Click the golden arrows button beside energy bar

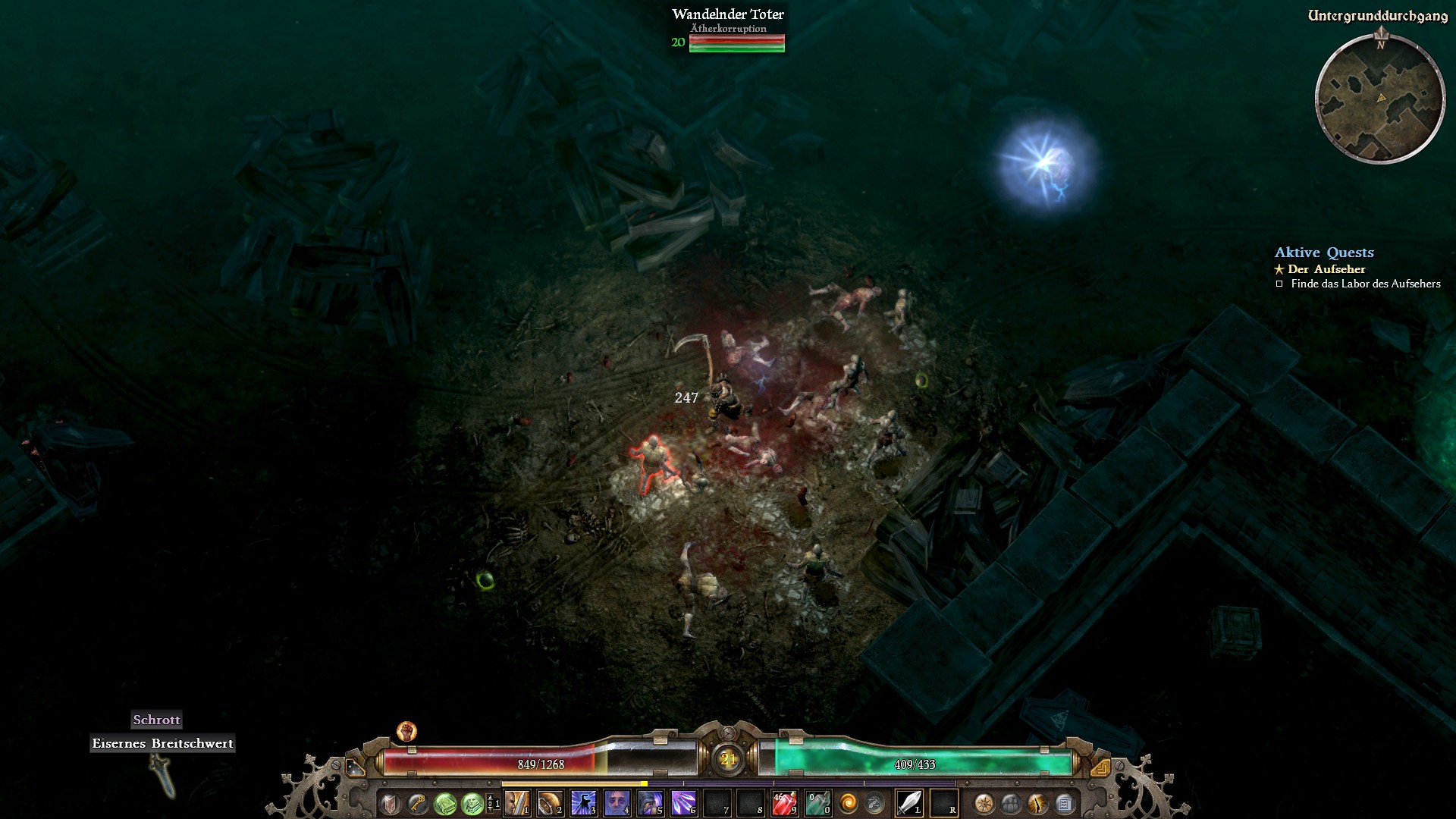click(x=1101, y=767)
